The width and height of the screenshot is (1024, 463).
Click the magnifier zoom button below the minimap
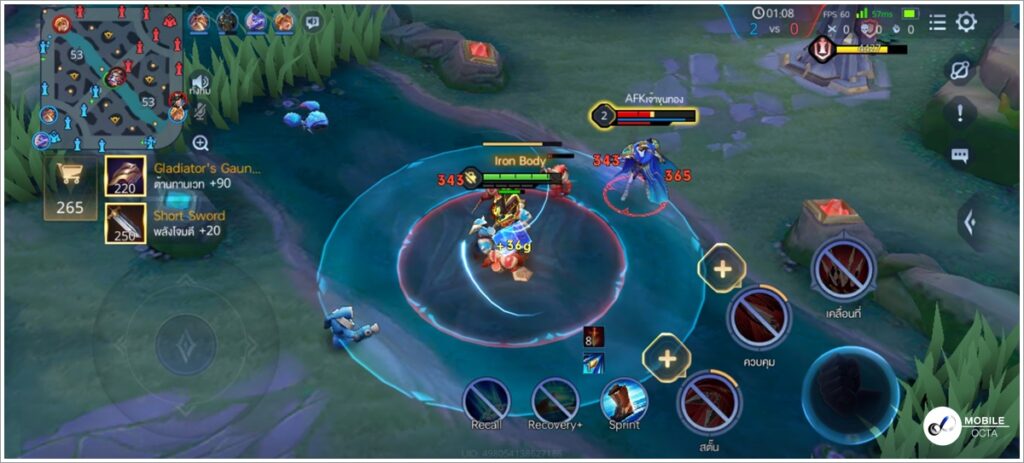point(201,143)
